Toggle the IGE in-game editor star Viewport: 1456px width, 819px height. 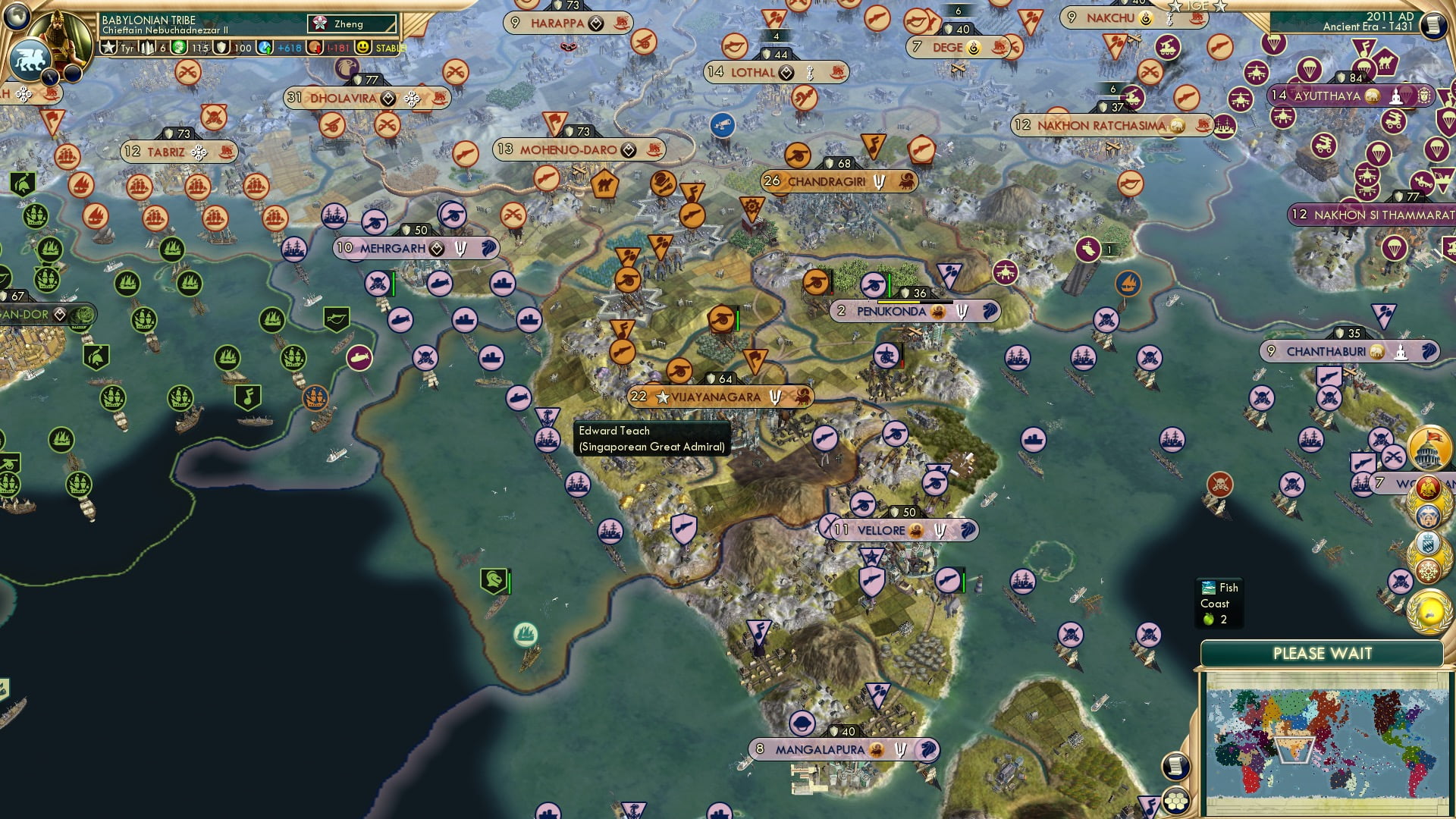coord(1175,8)
